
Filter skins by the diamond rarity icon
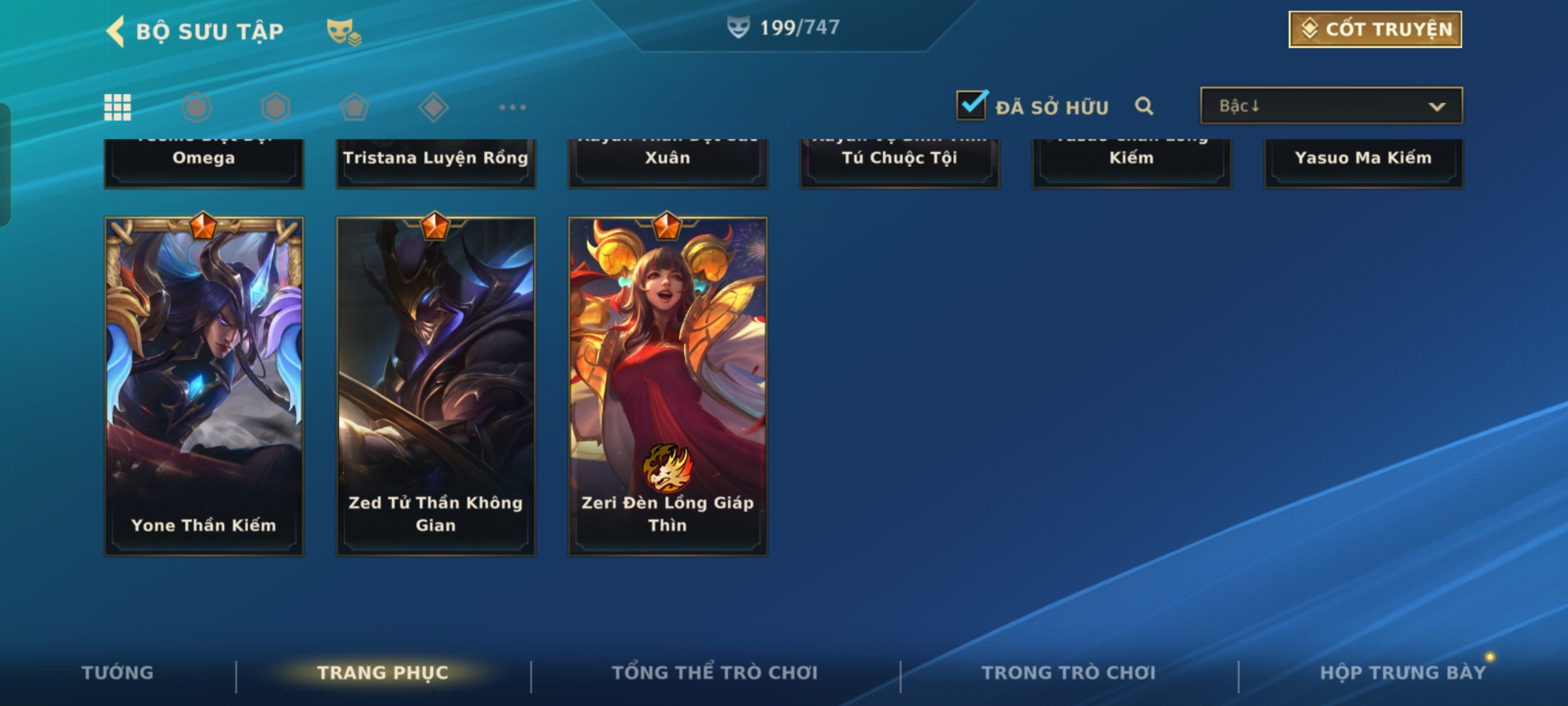pyautogui.click(x=434, y=107)
